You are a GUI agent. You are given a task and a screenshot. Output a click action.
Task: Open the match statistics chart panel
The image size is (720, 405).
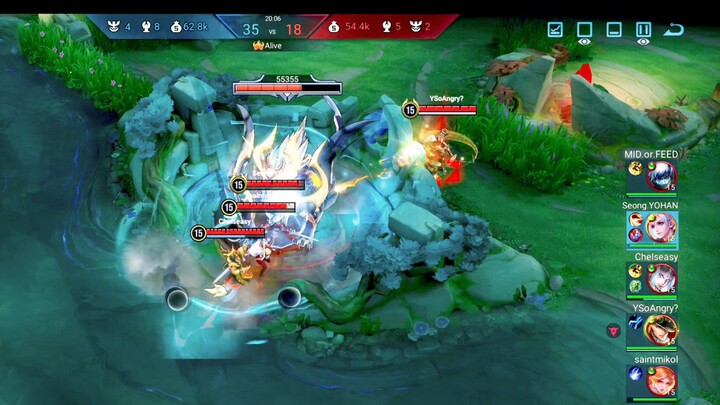(x=556, y=29)
